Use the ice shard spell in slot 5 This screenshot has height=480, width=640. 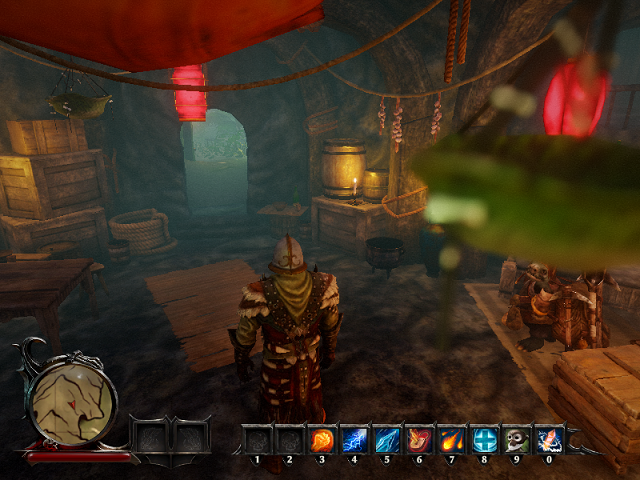[386, 439]
